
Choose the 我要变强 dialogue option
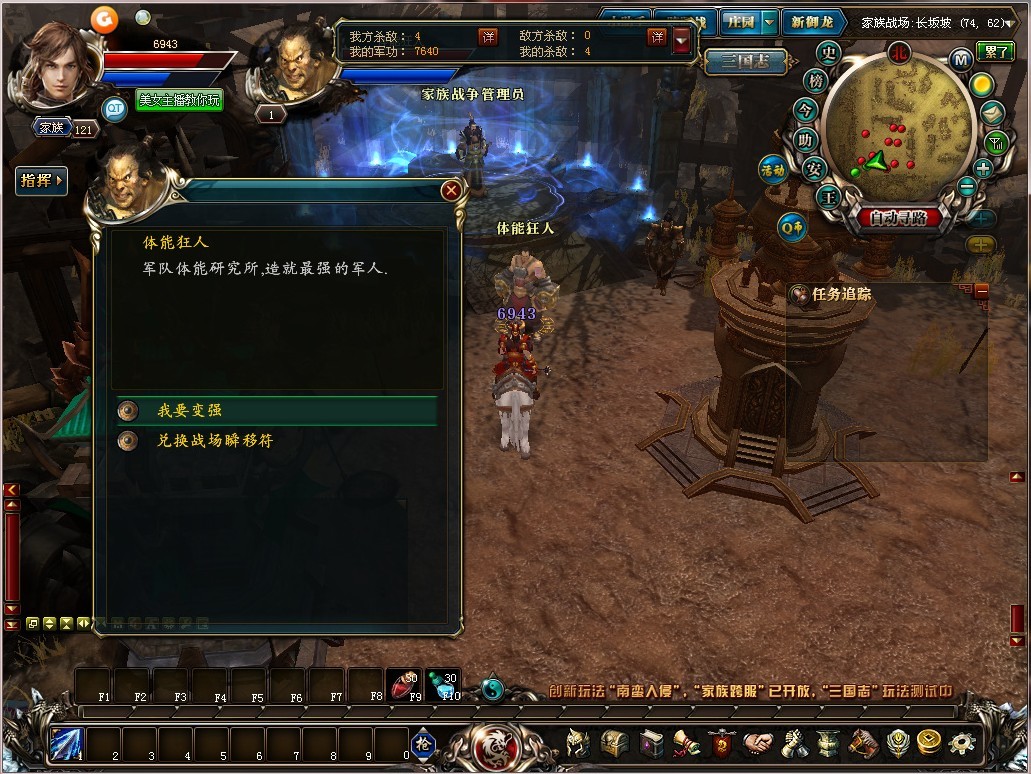click(189, 411)
